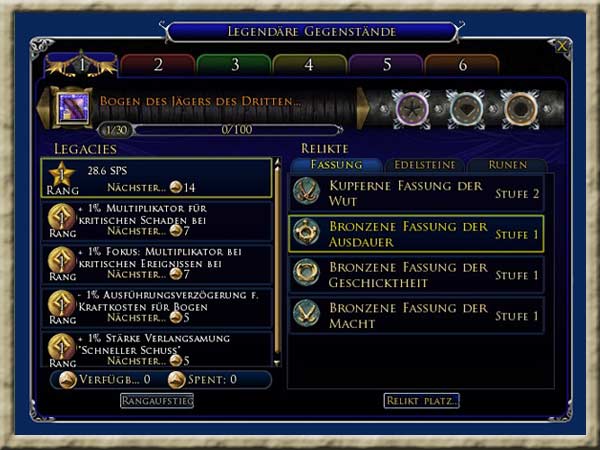Select legendary item tab 4

[x=309, y=65]
